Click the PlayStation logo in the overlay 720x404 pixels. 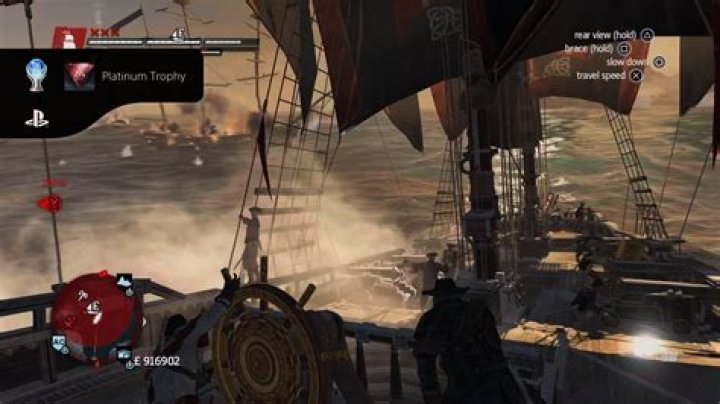click(x=37, y=118)
